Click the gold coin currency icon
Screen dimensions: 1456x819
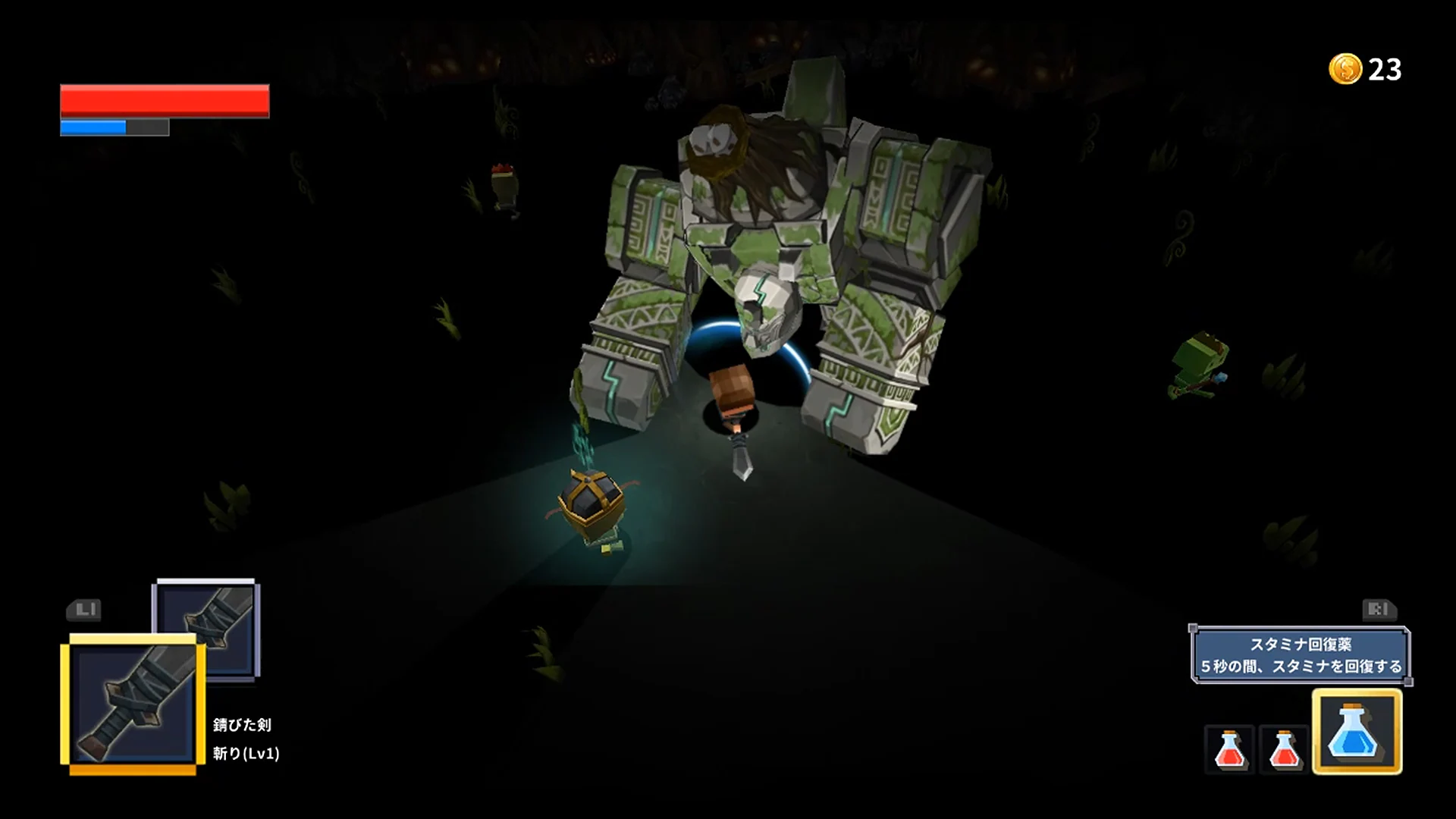click(x=1344, y=71)
